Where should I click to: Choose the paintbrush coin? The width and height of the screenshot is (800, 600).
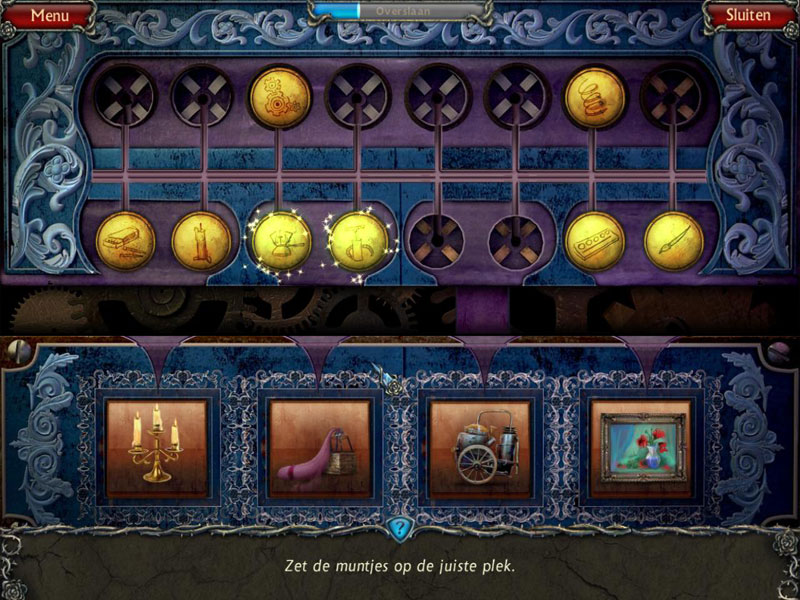pos(673,241)
